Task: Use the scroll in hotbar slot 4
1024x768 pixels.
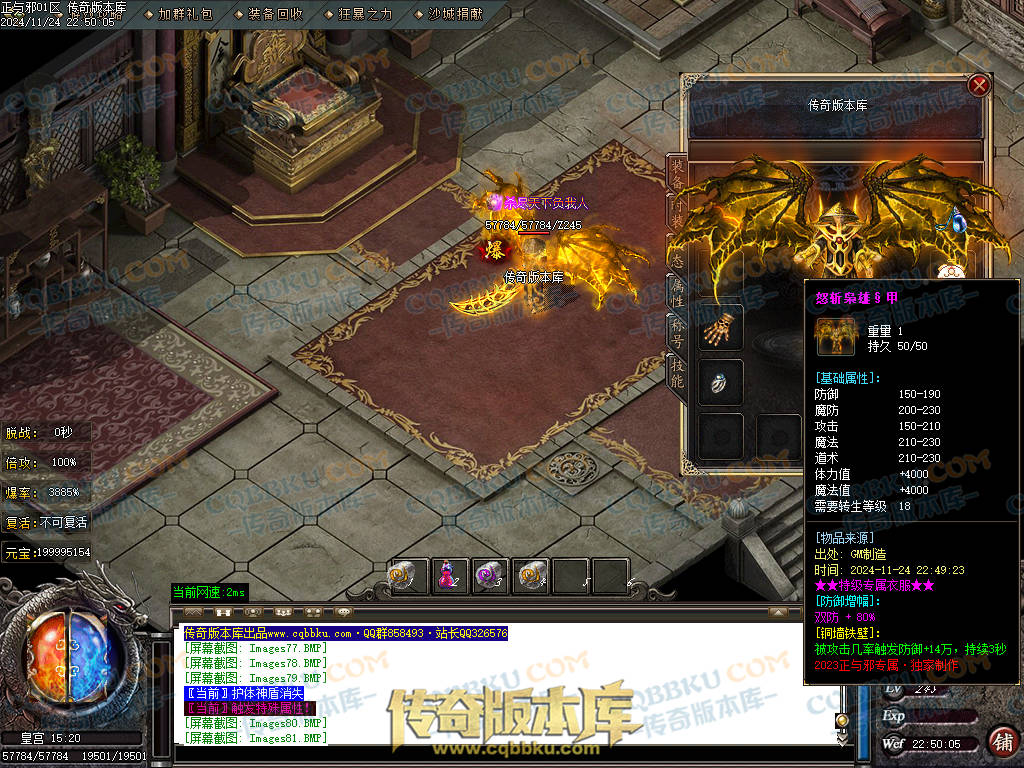Action: (x=530, y=576)
